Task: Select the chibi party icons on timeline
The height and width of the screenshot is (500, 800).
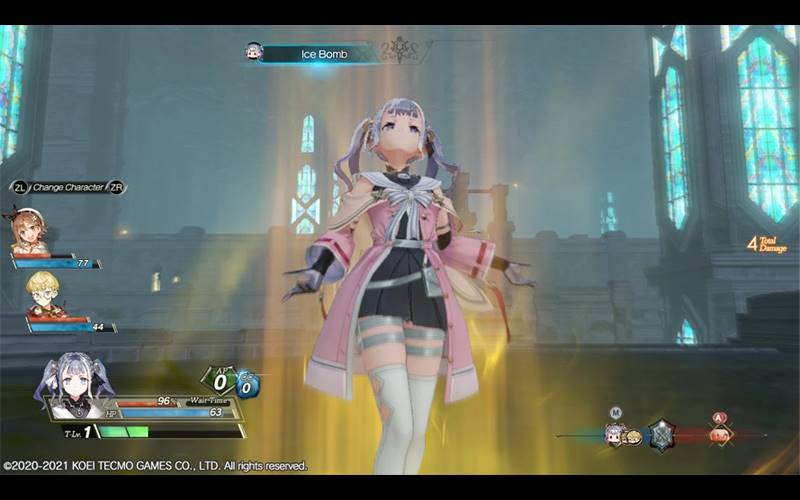Action: [x=622, y=435]
